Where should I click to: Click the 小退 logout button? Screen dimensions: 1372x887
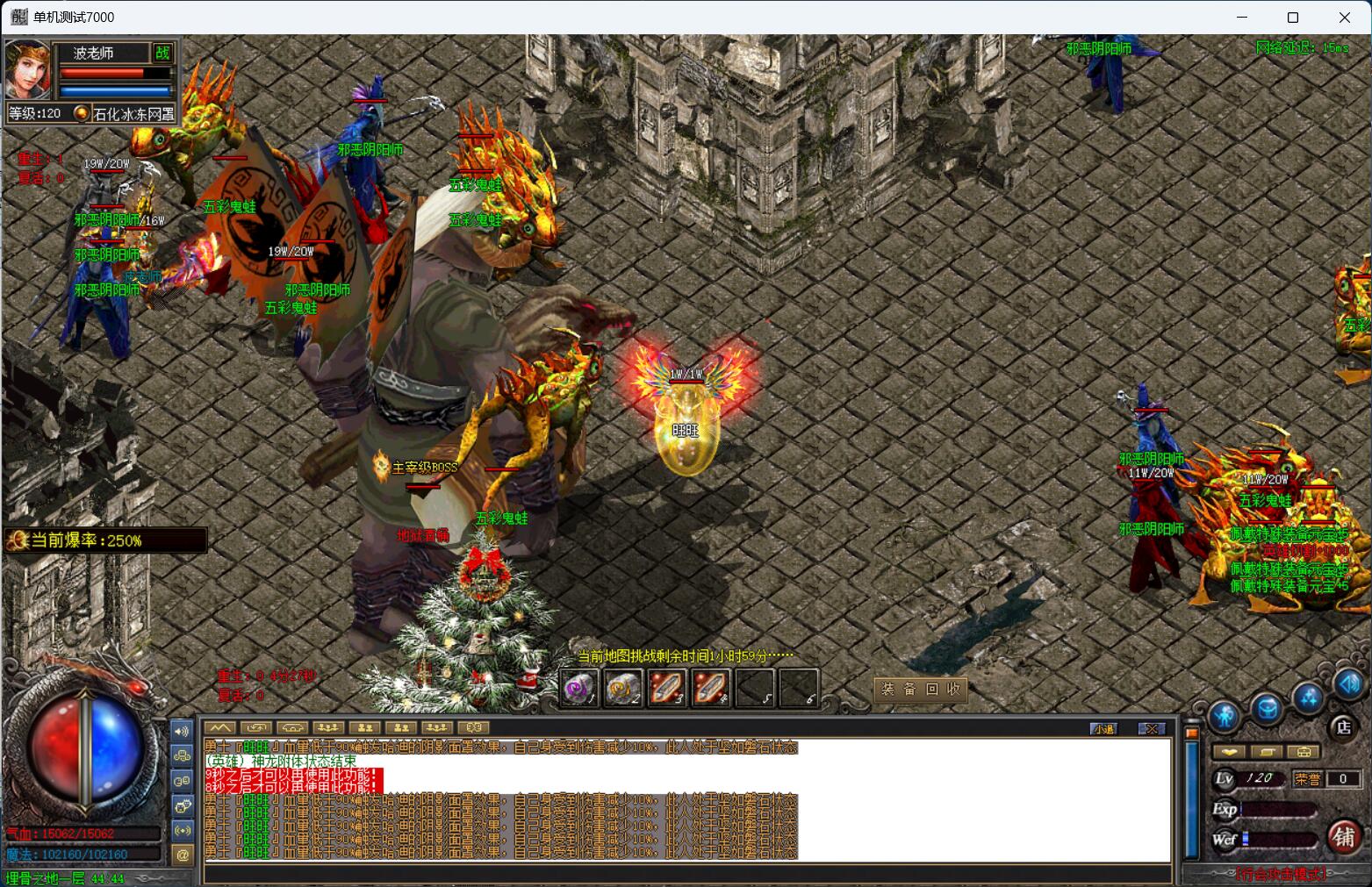pyautogui.click(x=1103, y=728)
